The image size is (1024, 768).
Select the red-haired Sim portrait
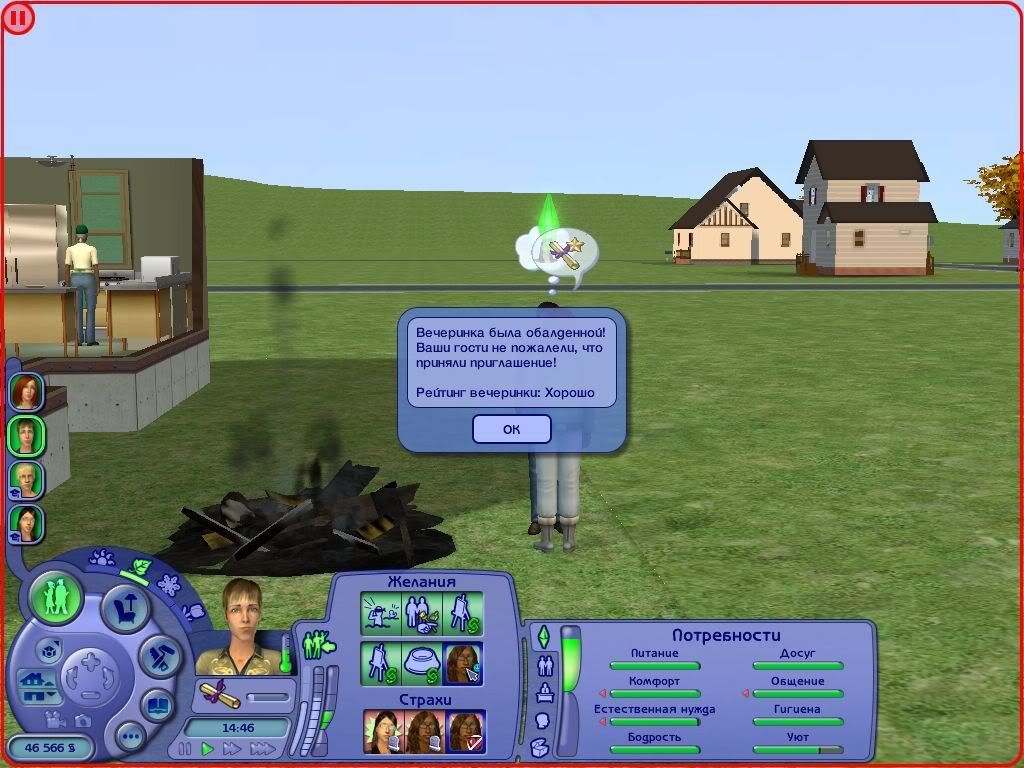[x=26, y=391]
